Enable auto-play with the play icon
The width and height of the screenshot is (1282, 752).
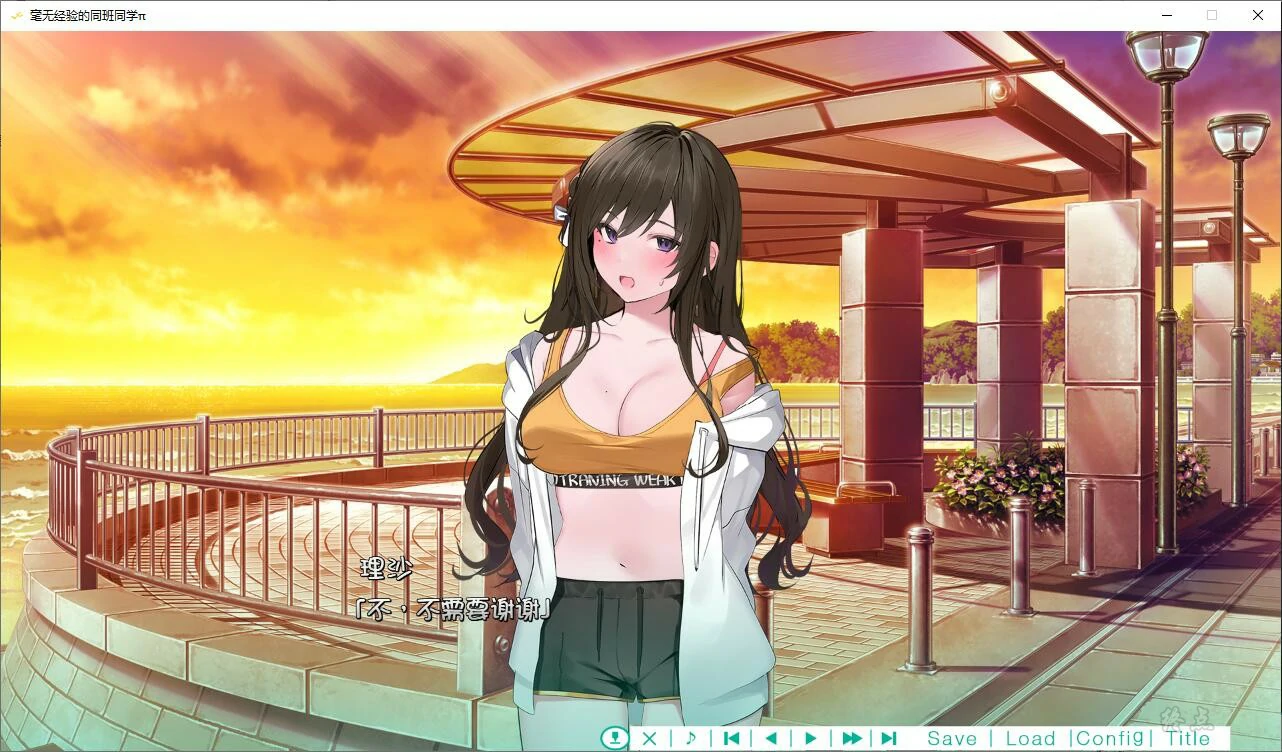pyautogui.click(x=809, y=738)
